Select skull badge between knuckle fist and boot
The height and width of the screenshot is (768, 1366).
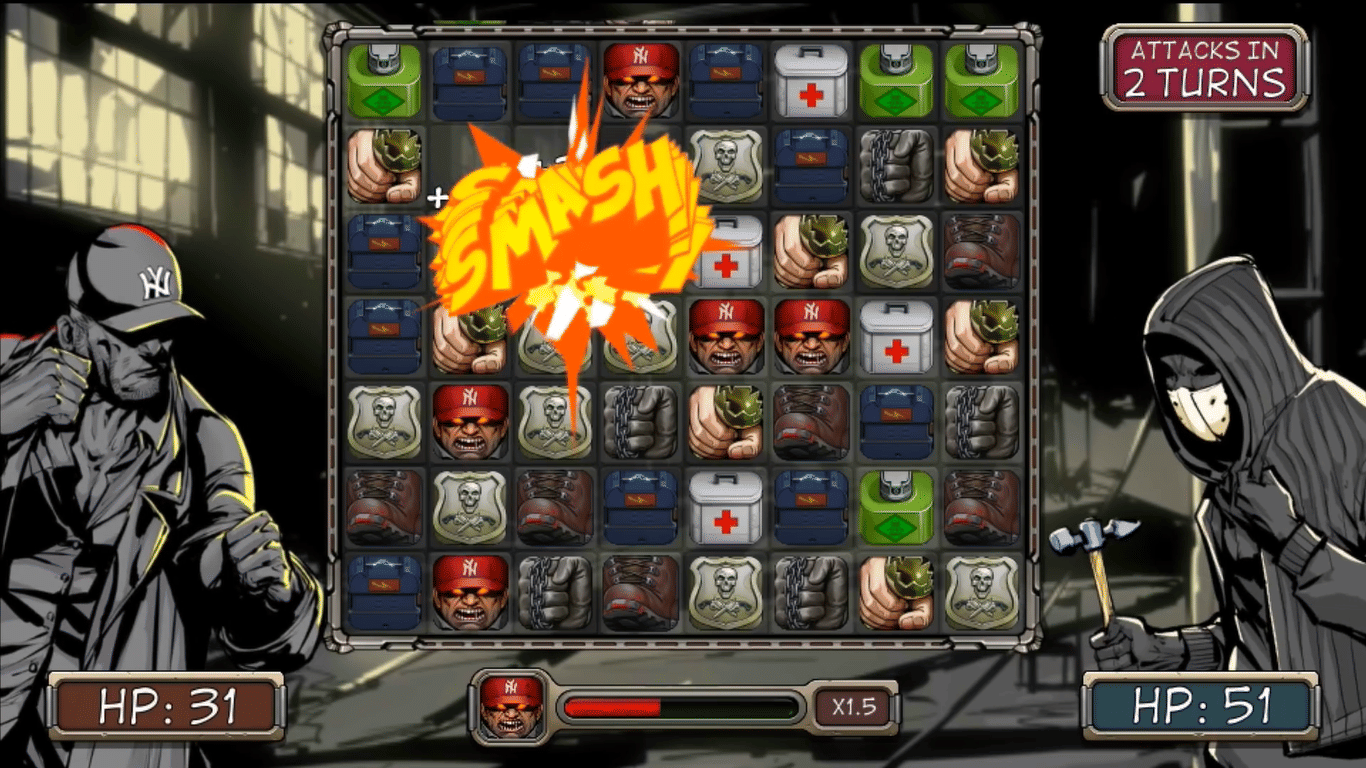click(x=896, y=251)
